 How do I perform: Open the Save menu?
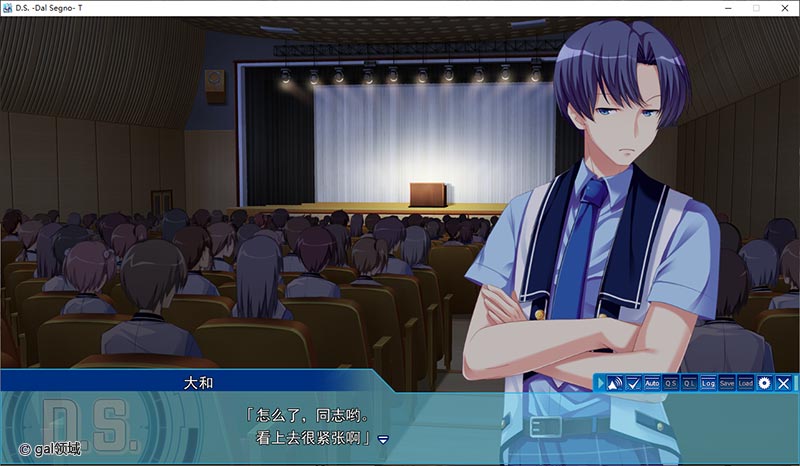pos(727,383)
